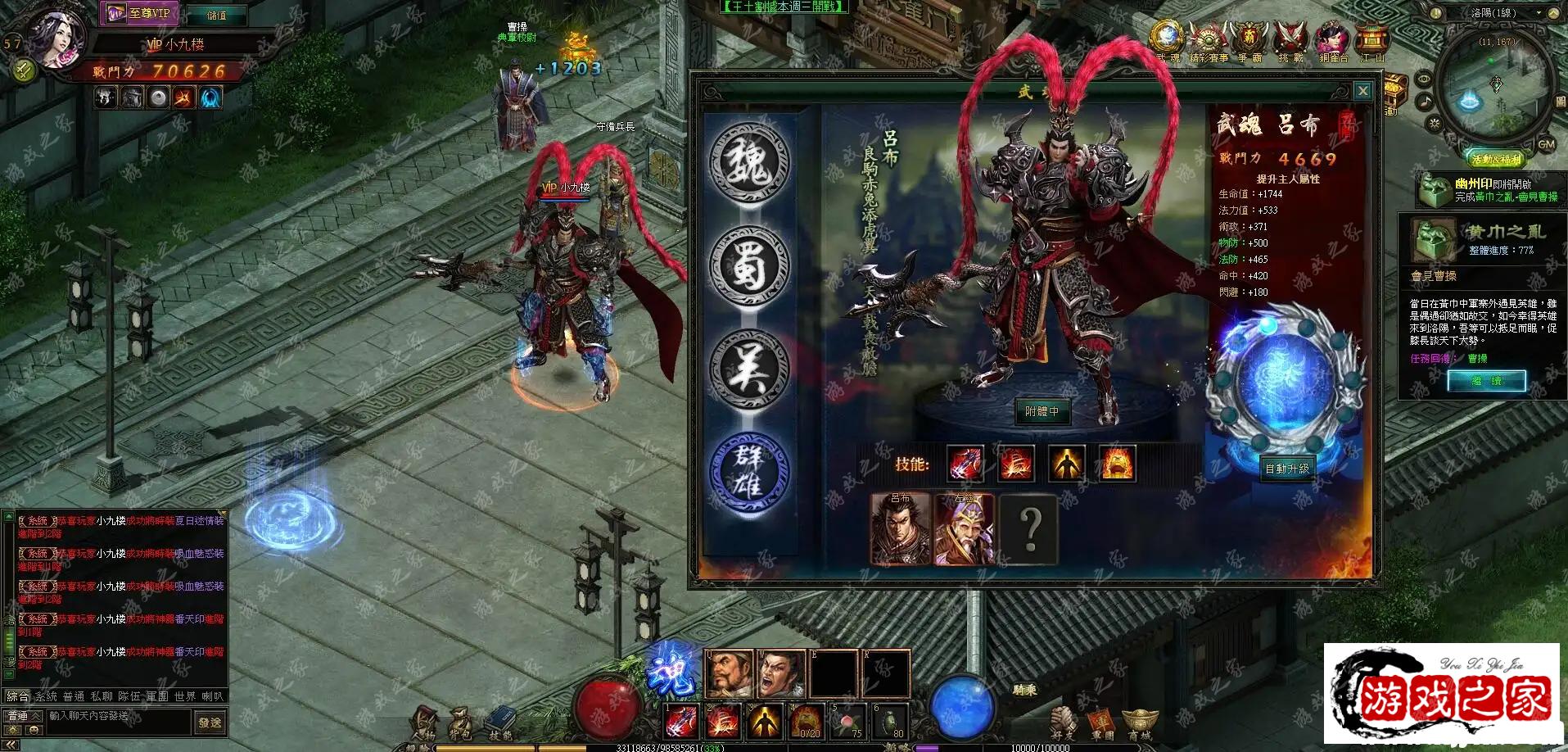The width and height of the screenshot is (1568, 752).
Task: Switch to the 蜀 faction medallion
Action: click(749, 266)
